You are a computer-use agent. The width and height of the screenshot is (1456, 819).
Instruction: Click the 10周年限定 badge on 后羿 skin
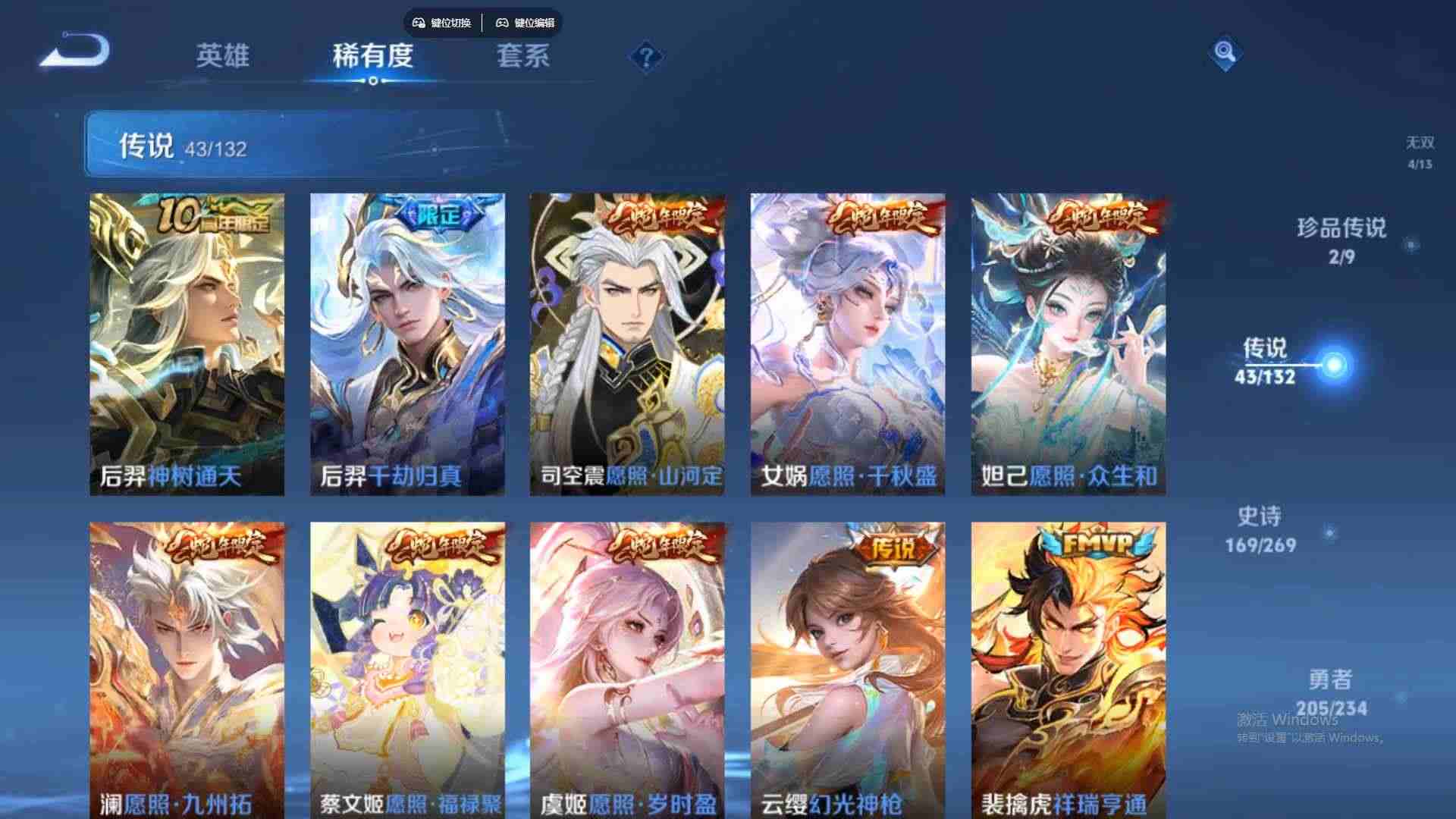pyautogui.click(x=218, y=215)
